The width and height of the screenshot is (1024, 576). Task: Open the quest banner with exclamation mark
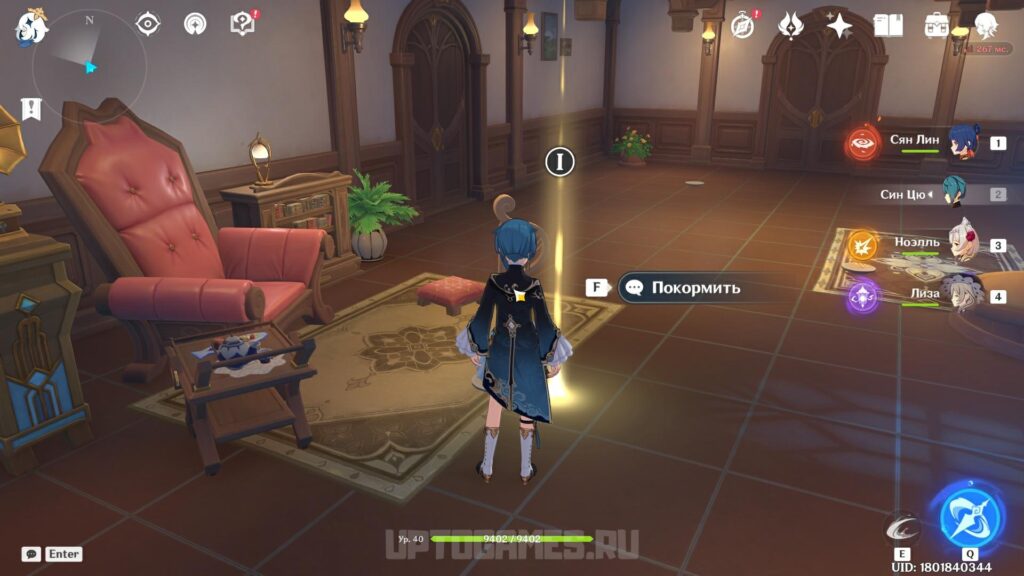coord(31,108)
